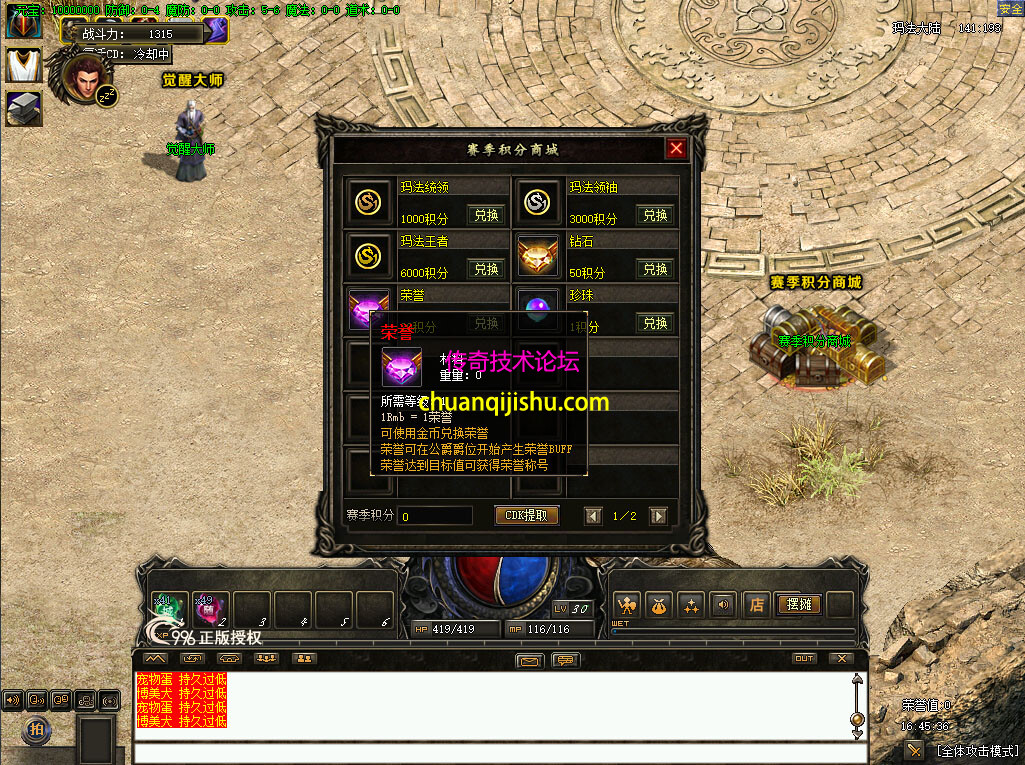
Task: Close the 赛季积分商城 shop window
Action: click(677, 149)
